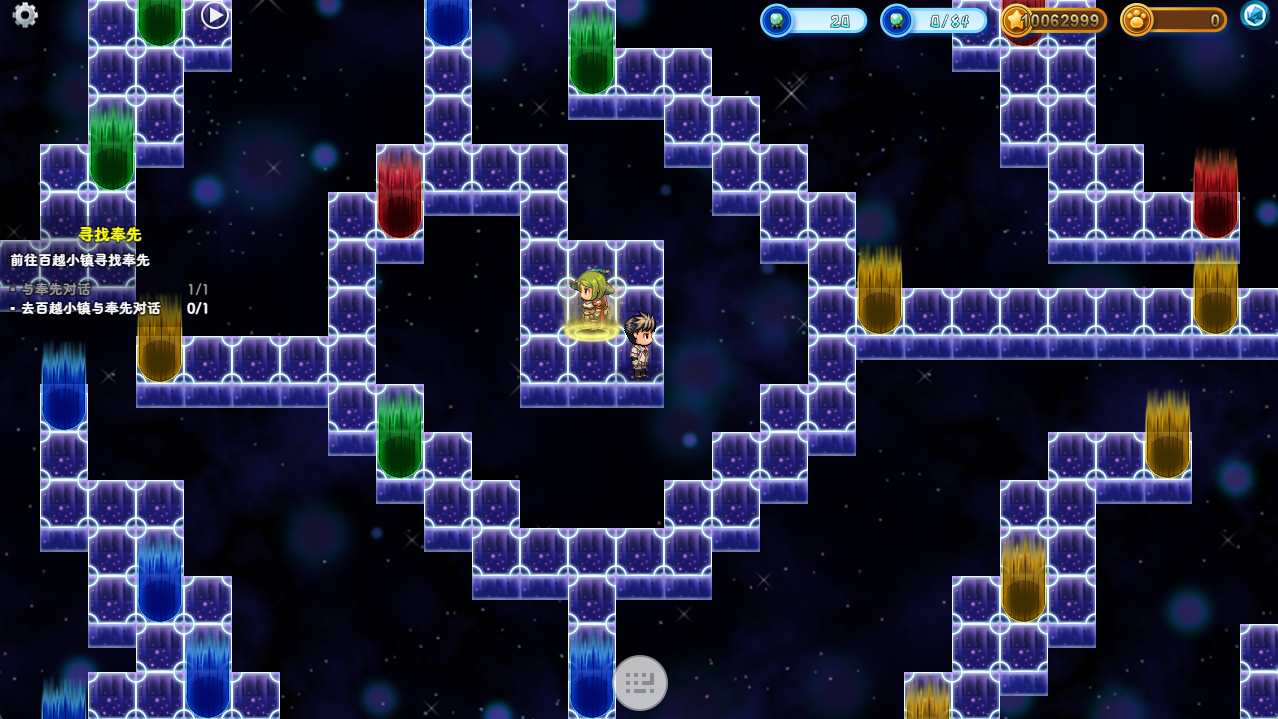Select the paw print currency icon
1278x719 pixels.
coord(1137,20)
